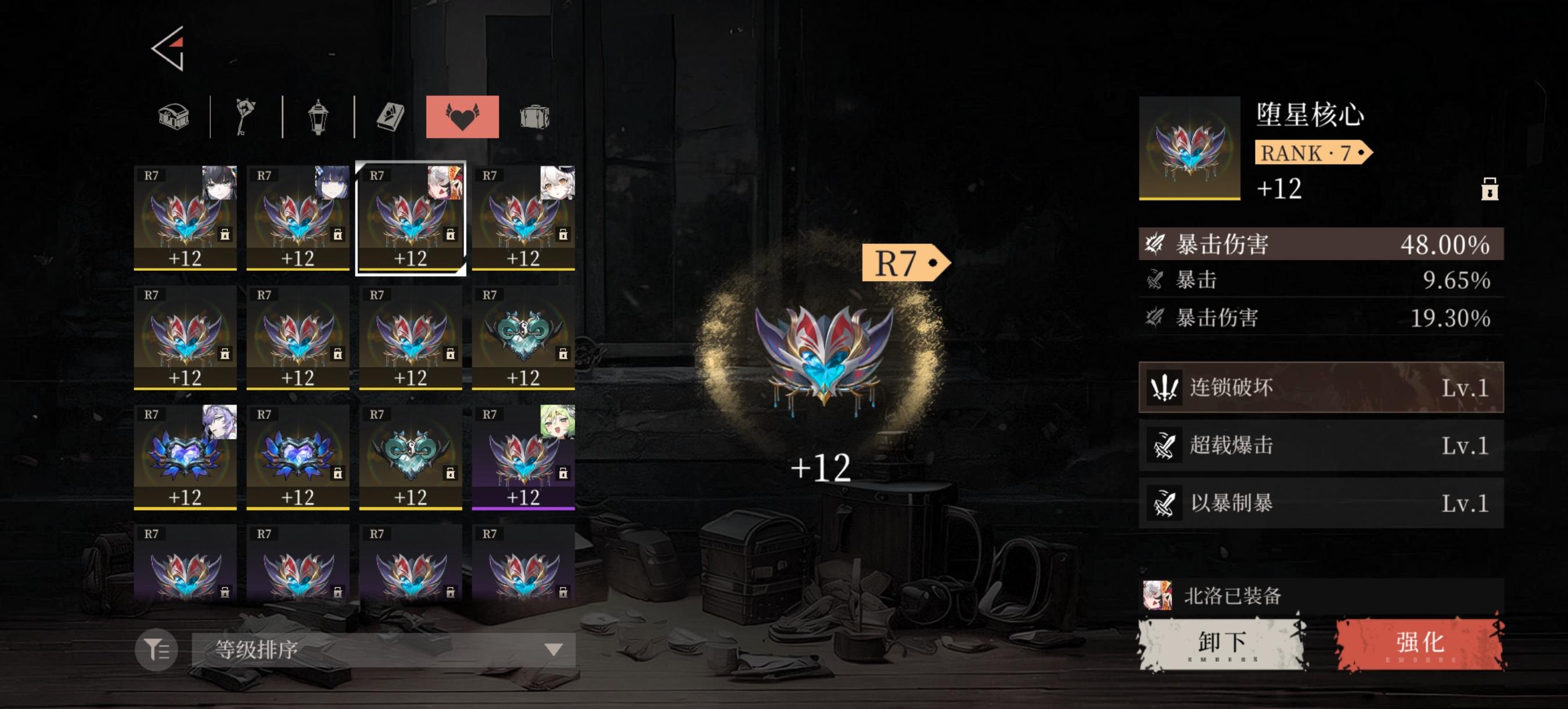The height and width of the screenshot is (709, 1568).
Task: Select the key category icon
Action: 246,116
